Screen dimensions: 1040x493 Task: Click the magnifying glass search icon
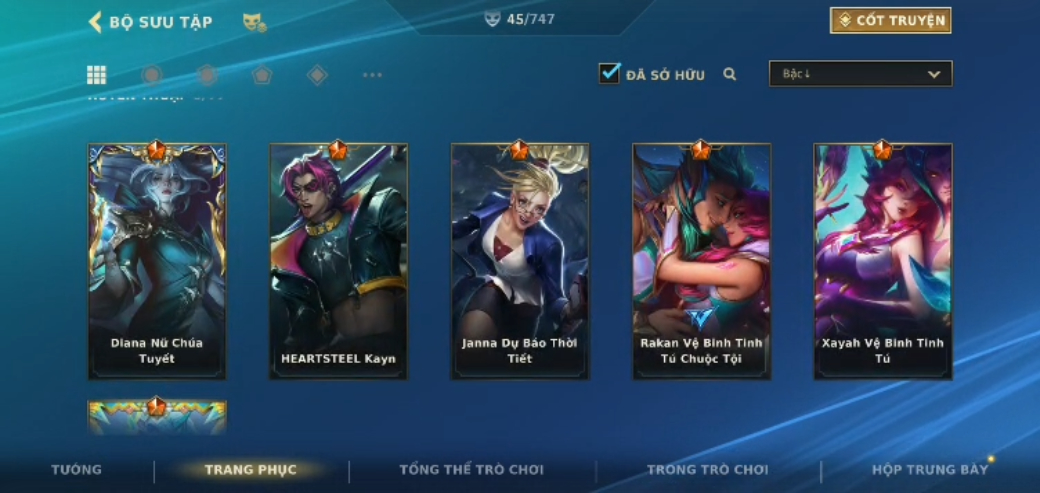tap(730, 74)
